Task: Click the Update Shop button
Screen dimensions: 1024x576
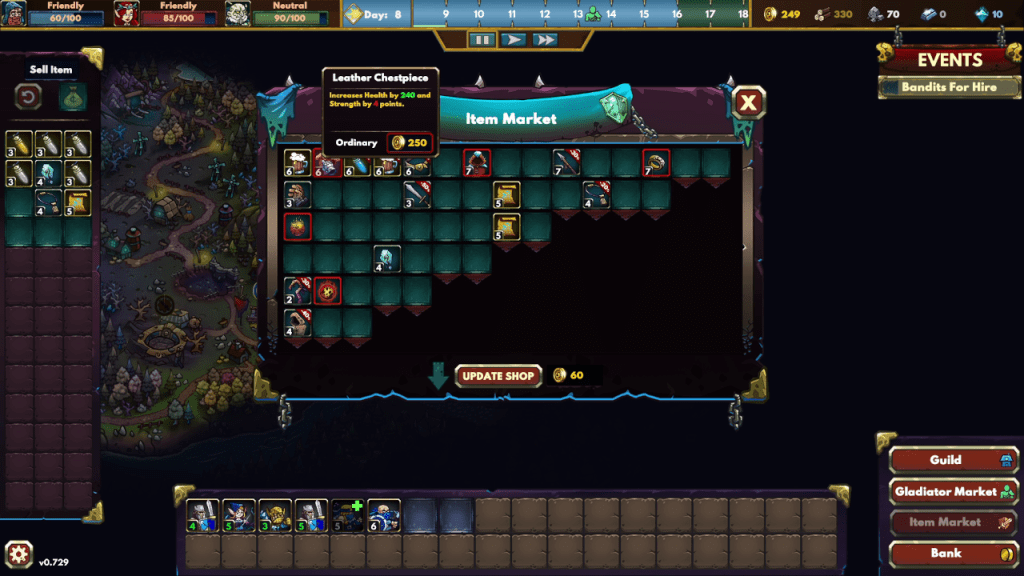Action: pos(499,376)
